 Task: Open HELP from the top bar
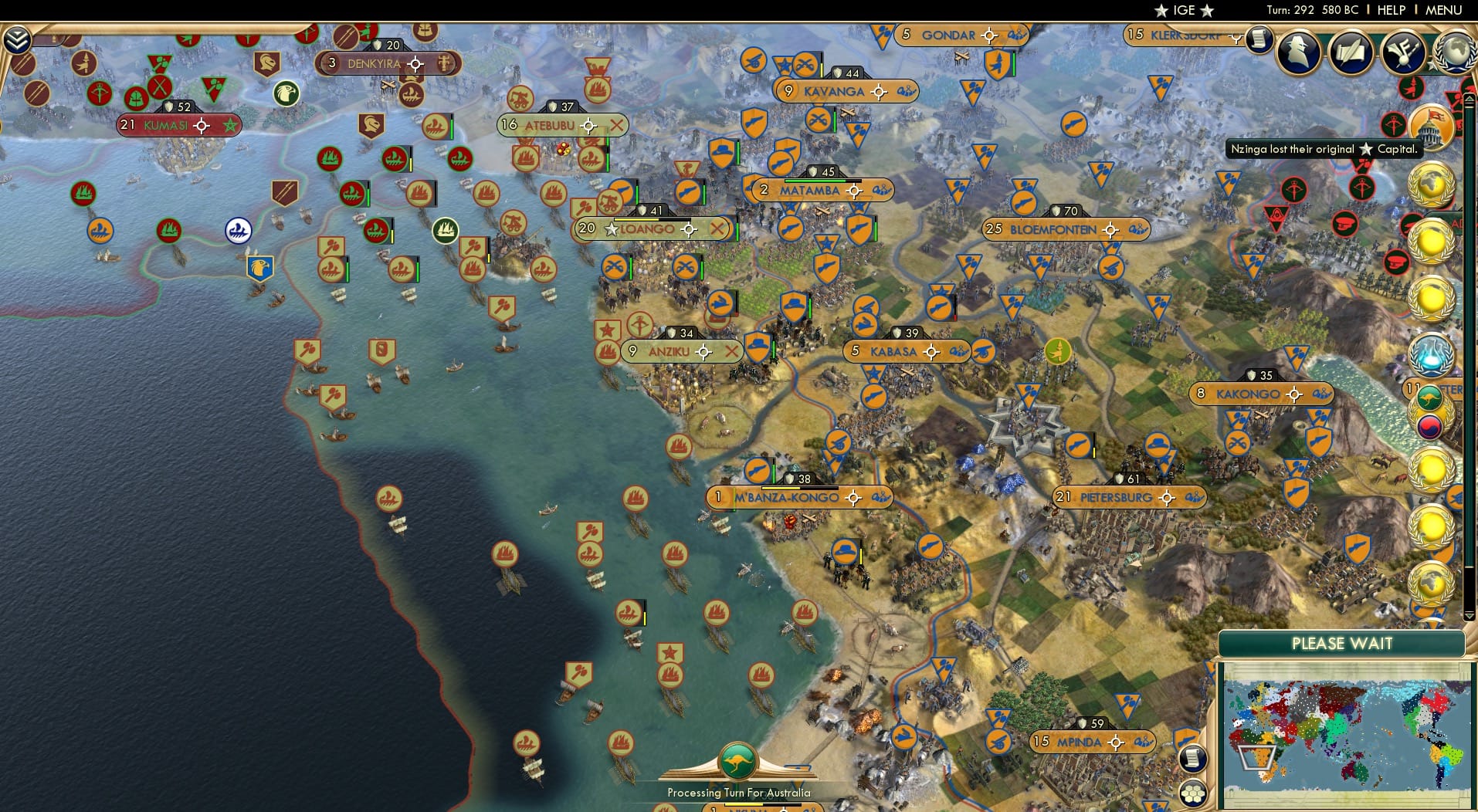[1390, 10]
